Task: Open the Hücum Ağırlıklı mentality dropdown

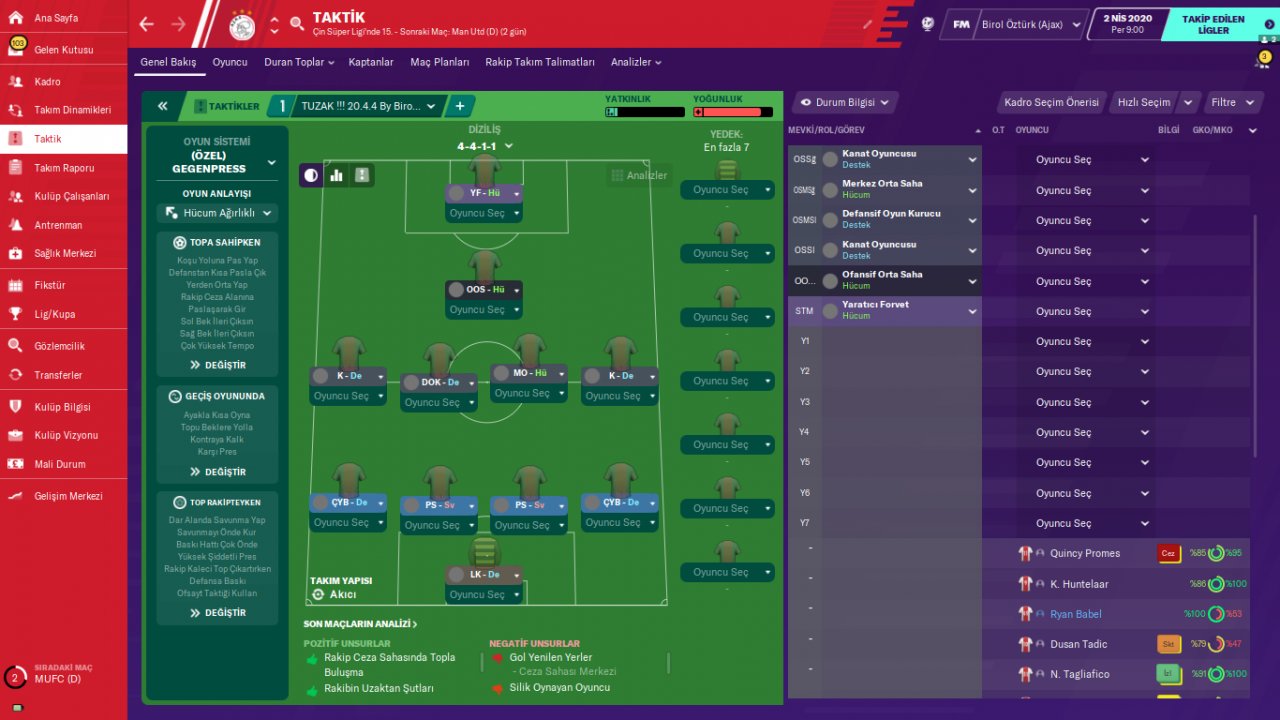Action: point(217,213)
